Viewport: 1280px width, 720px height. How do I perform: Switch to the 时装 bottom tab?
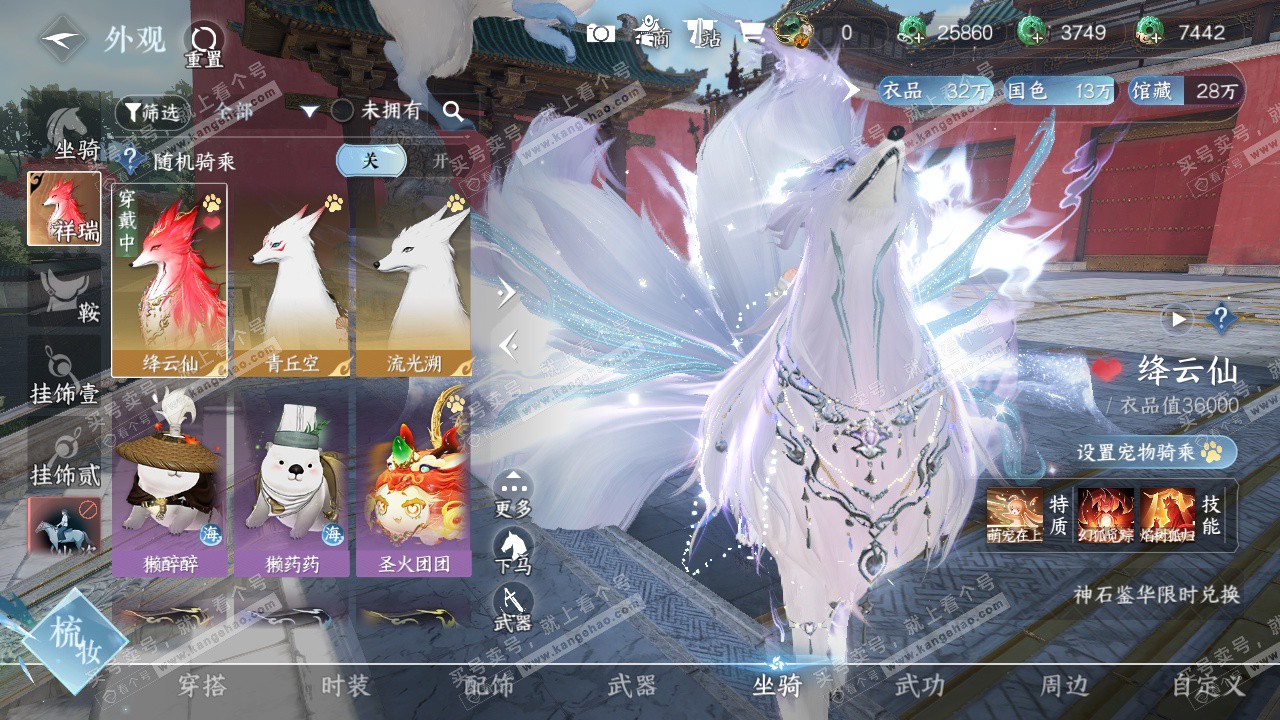pyautogui.click(x=346, y=686)
